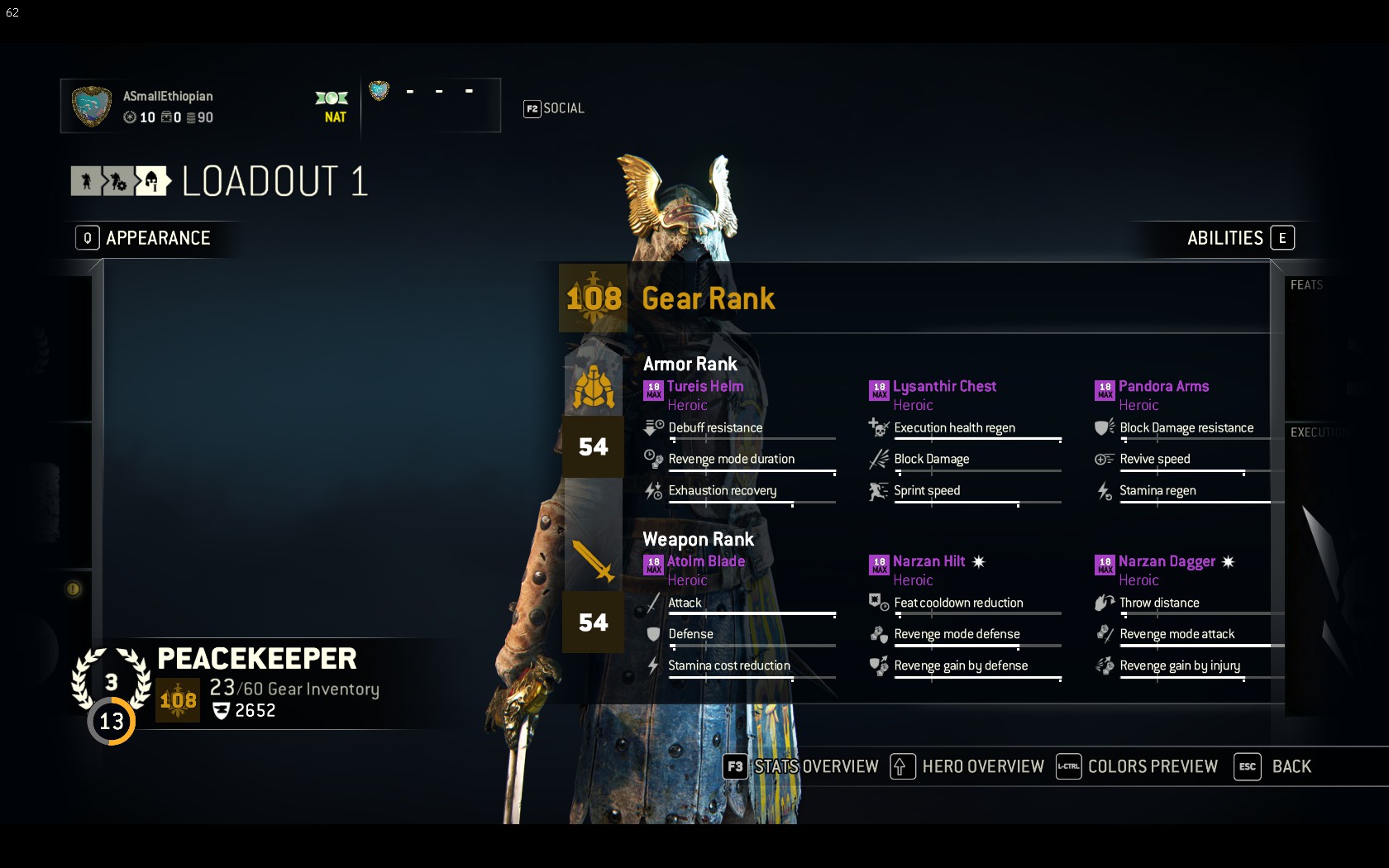
Task: Choose the Narzan Hilt weapon part
Action: pos(928,562)
